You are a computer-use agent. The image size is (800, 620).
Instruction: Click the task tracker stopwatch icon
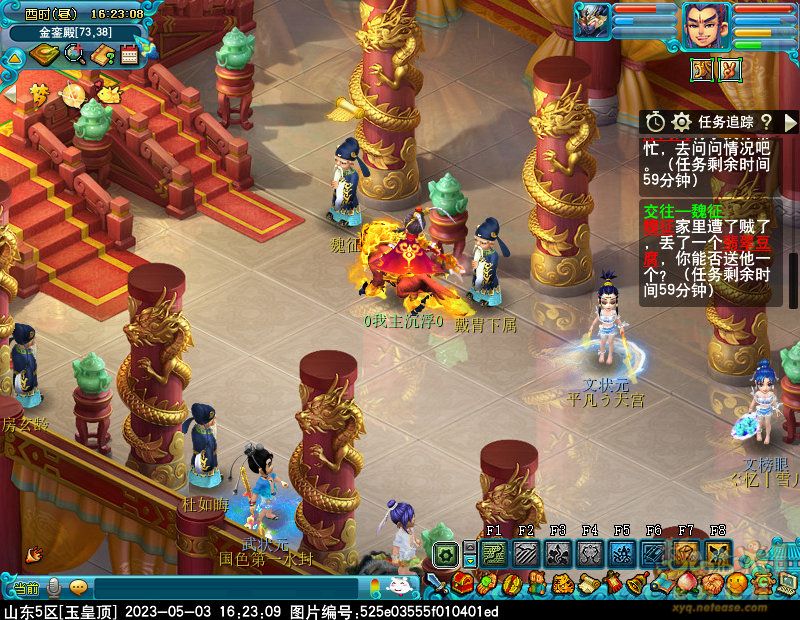655,121
